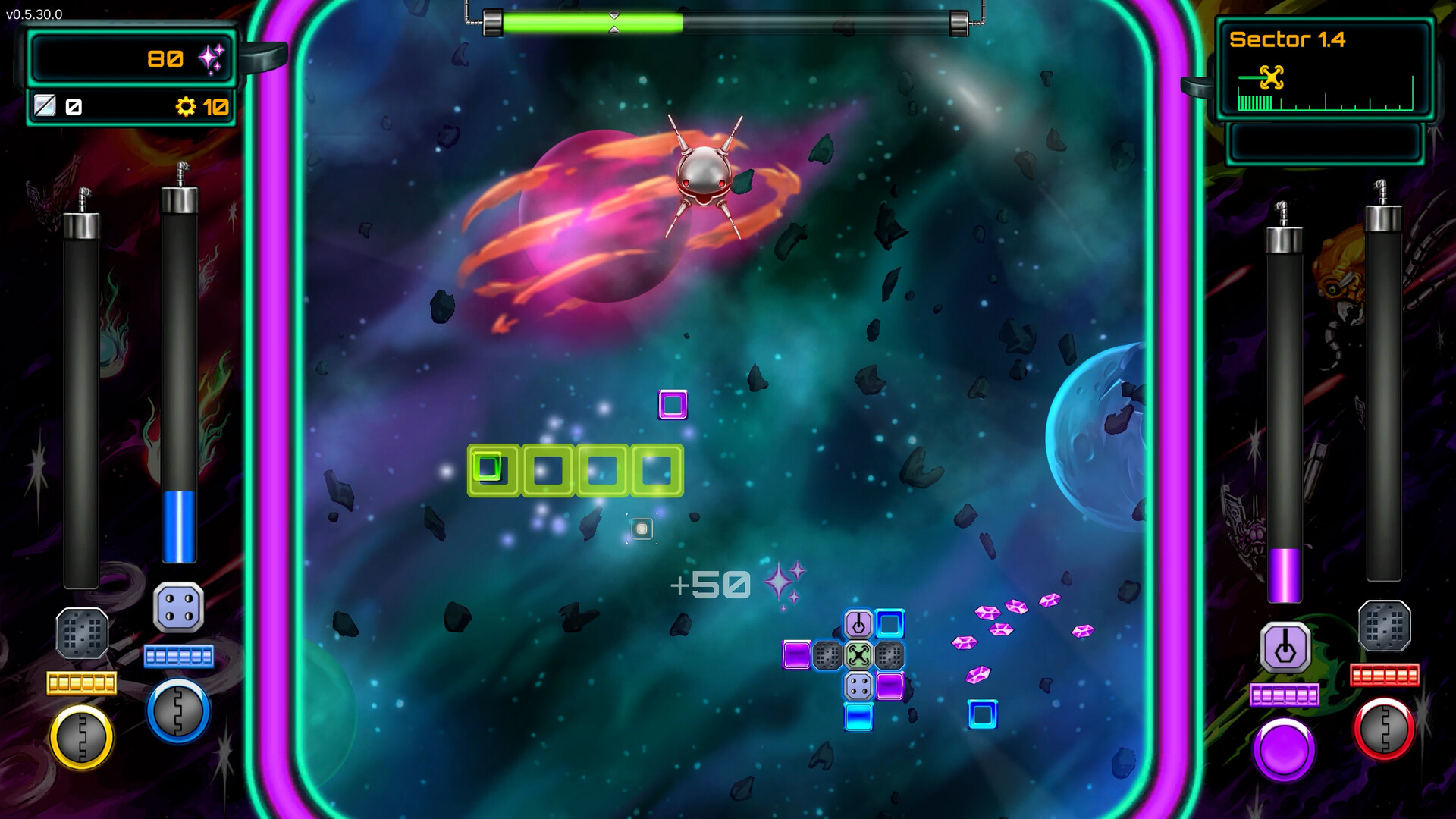Click the silver drone enemy near the top
1456x819 pixels.
(705, 174)
